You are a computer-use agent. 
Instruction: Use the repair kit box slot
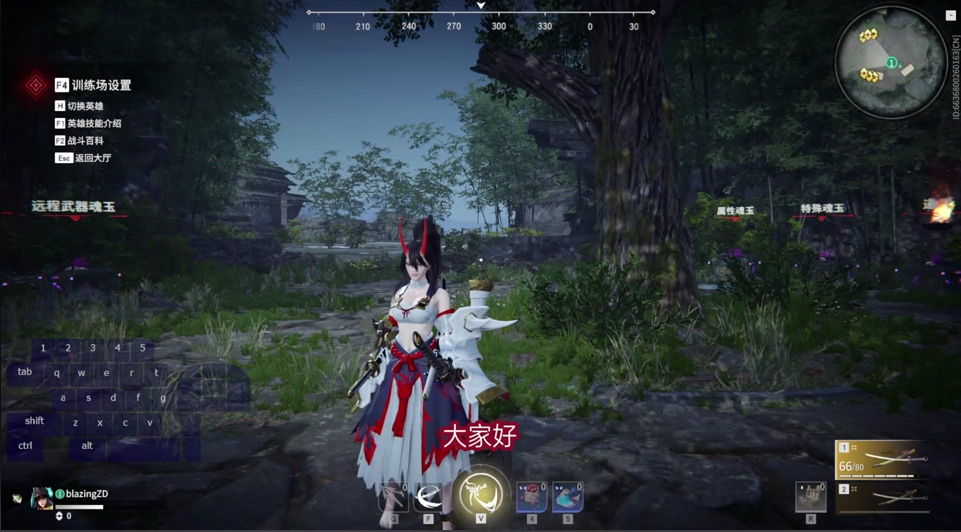810,497
